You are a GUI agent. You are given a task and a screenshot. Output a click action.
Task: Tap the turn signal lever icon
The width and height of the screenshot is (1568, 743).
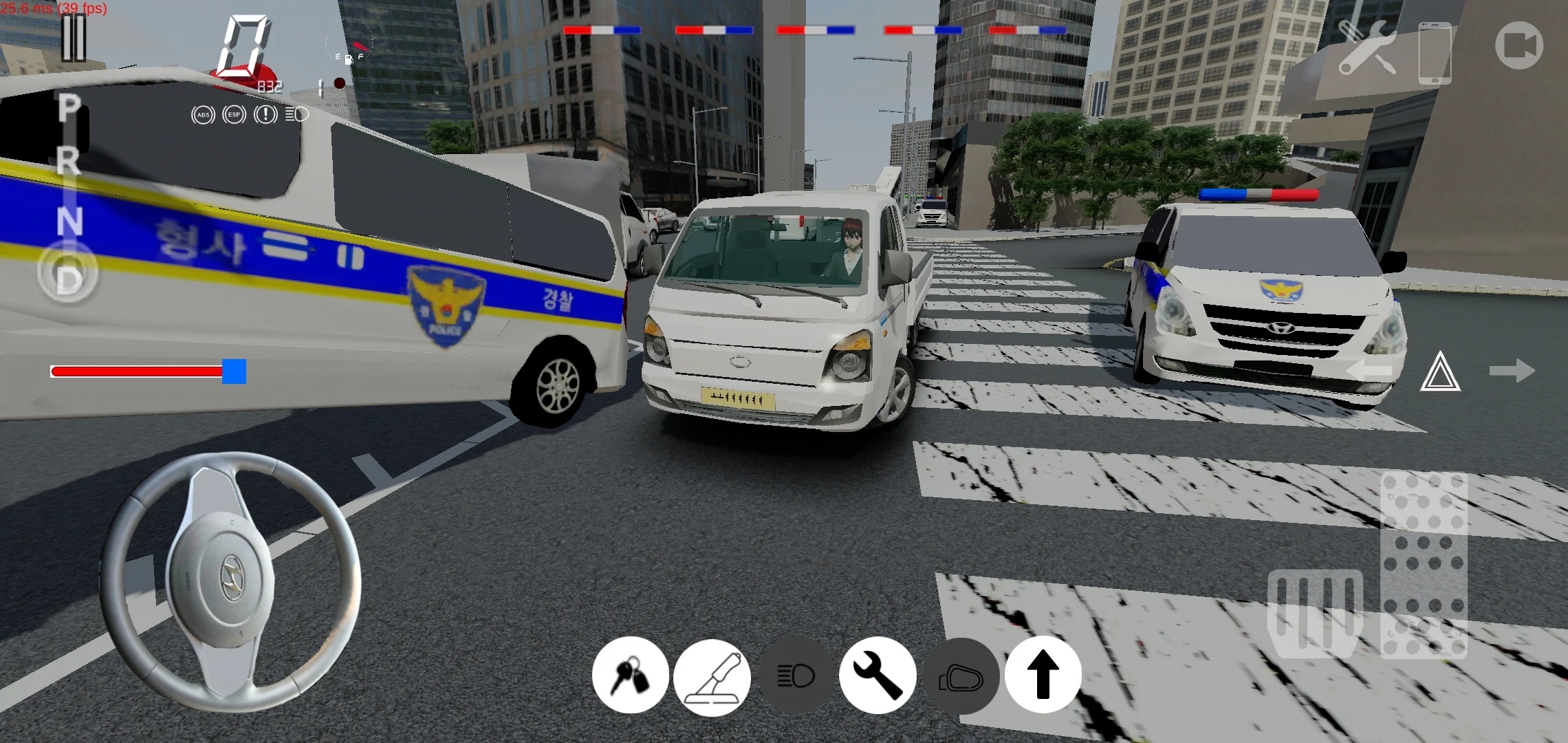pos(713,676)
